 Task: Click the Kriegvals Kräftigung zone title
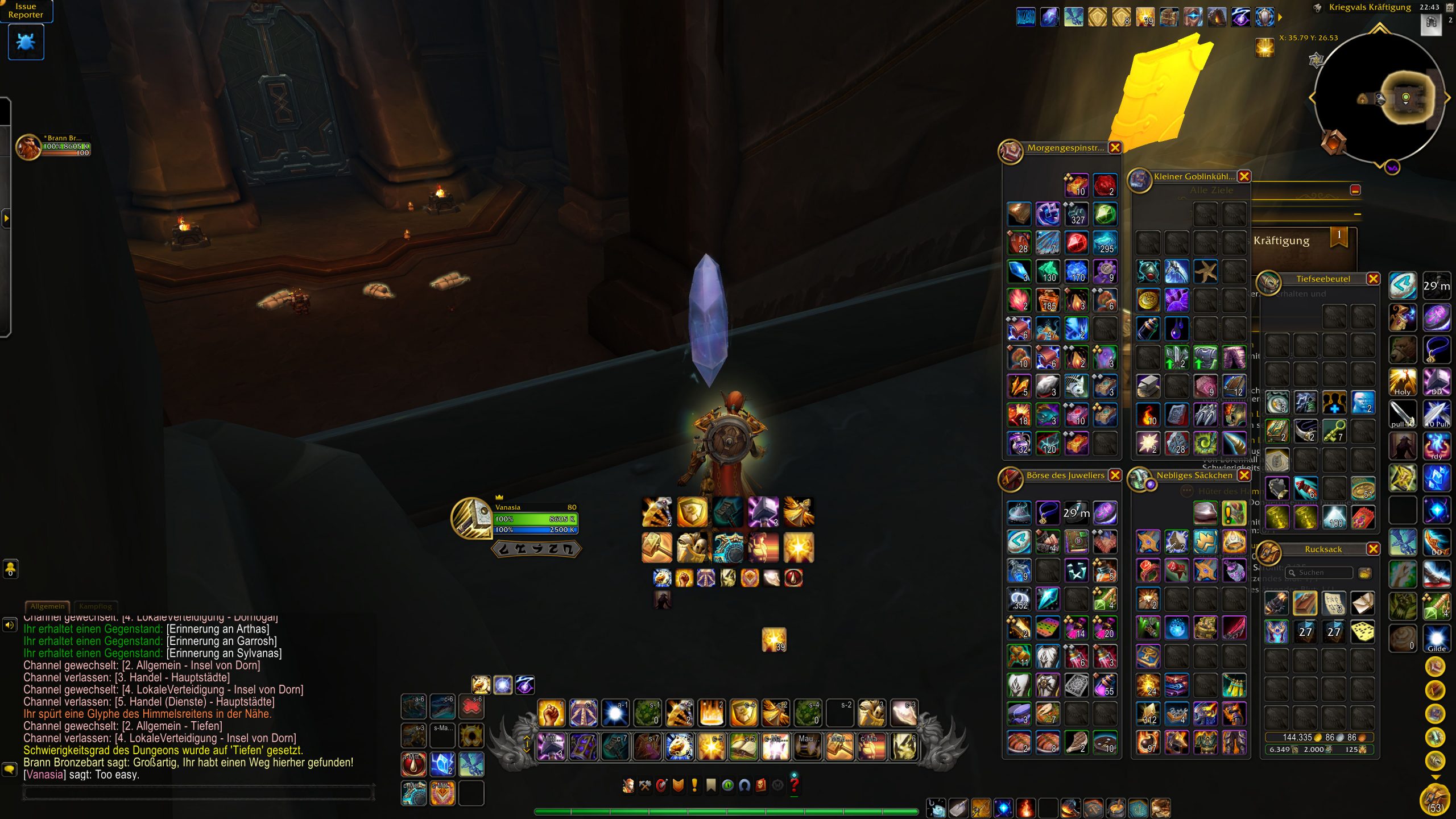(1369, 7)
